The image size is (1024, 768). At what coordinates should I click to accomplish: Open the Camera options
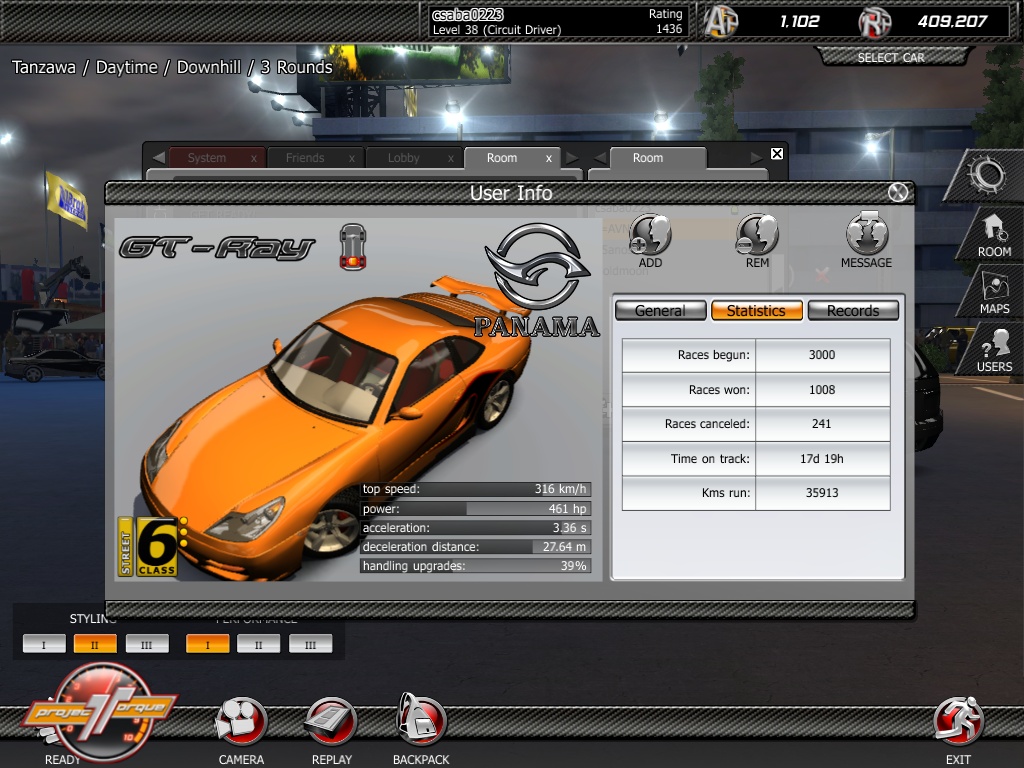click(x=241, y=725)
